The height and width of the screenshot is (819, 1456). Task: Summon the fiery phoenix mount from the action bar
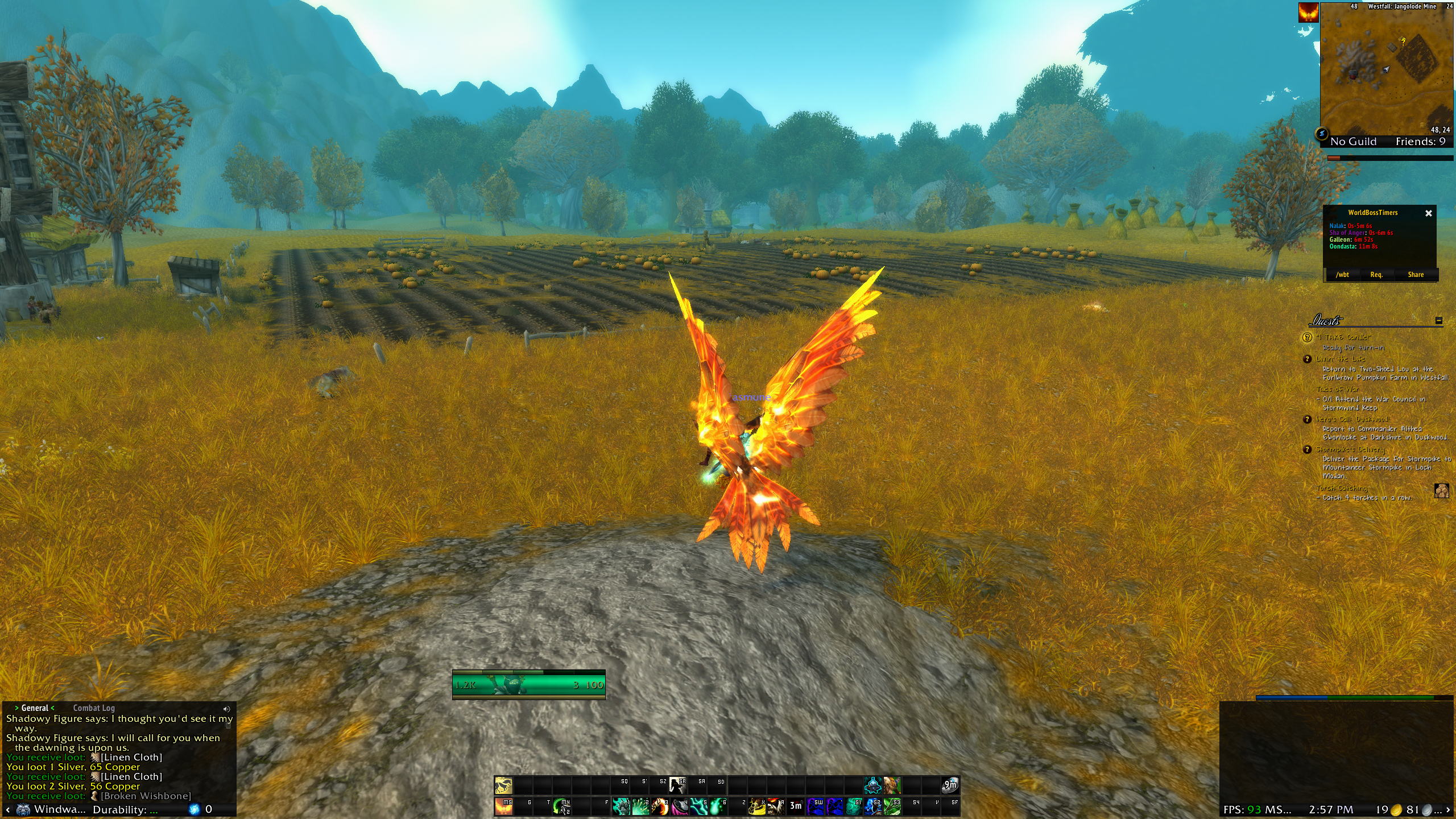click(x=503, y=806)
